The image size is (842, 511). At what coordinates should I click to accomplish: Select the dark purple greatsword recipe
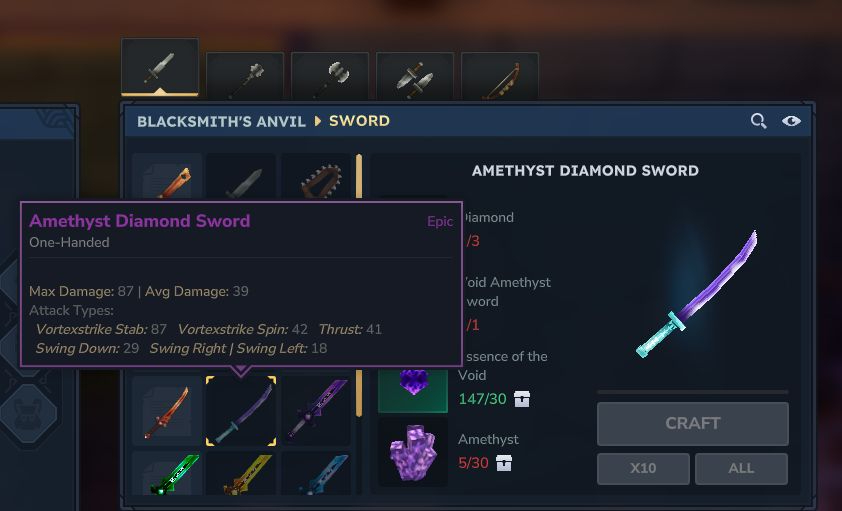coord(316,410)
